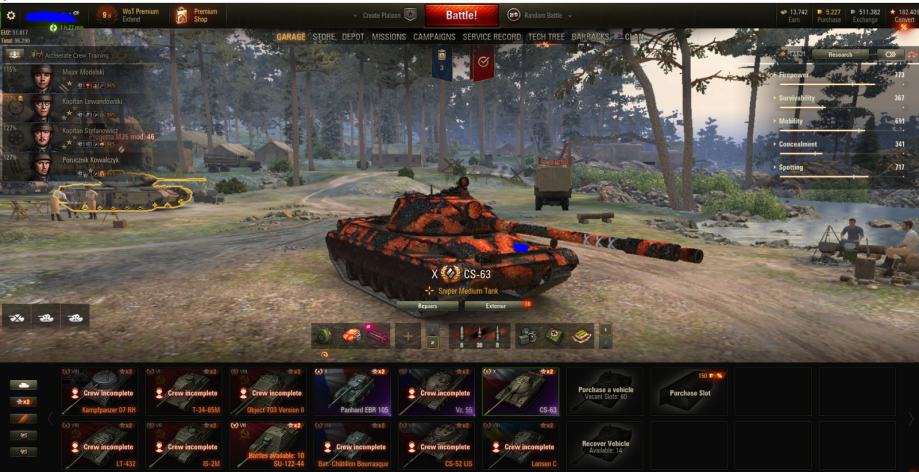
Task: Open the Tech Tree tab
Action: [x=546, y=37]
